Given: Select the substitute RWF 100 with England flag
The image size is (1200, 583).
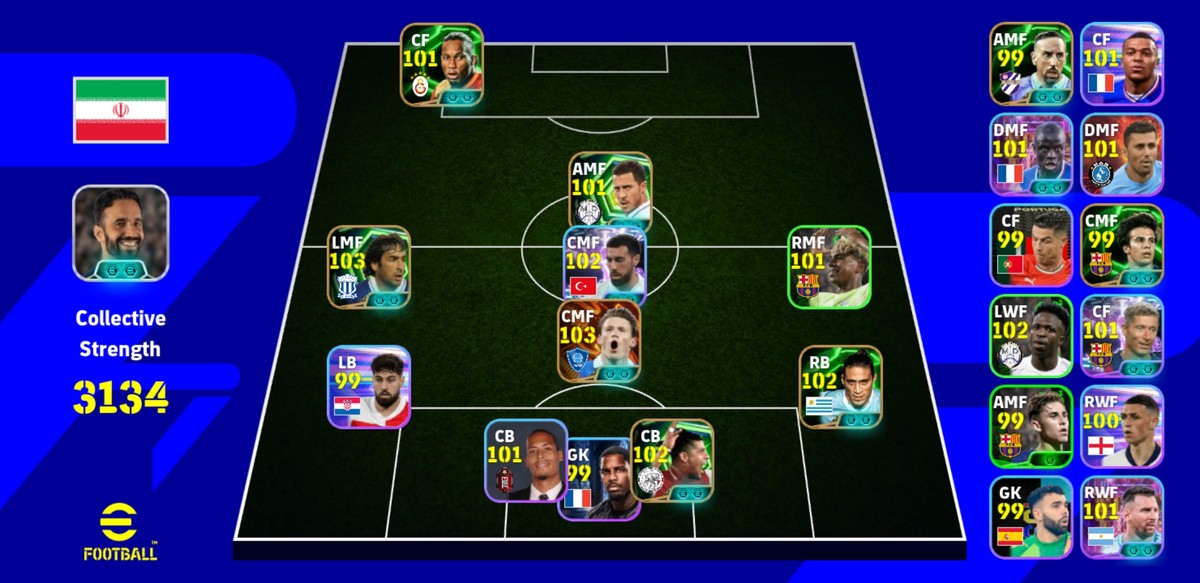Looking at the screenshot, I should 1122,427.
